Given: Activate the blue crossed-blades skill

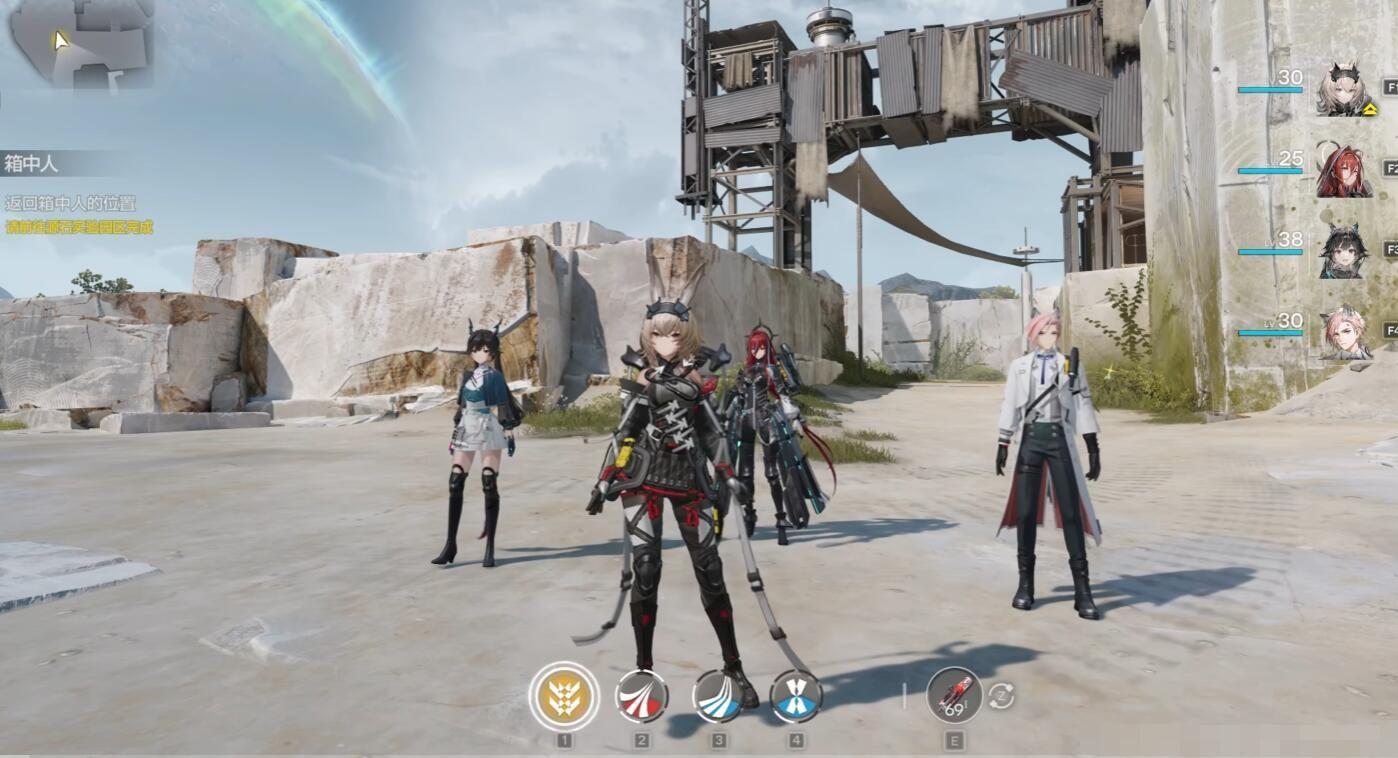Looking at the screenshot, I should pyautogui.click(x=796, y=696).
